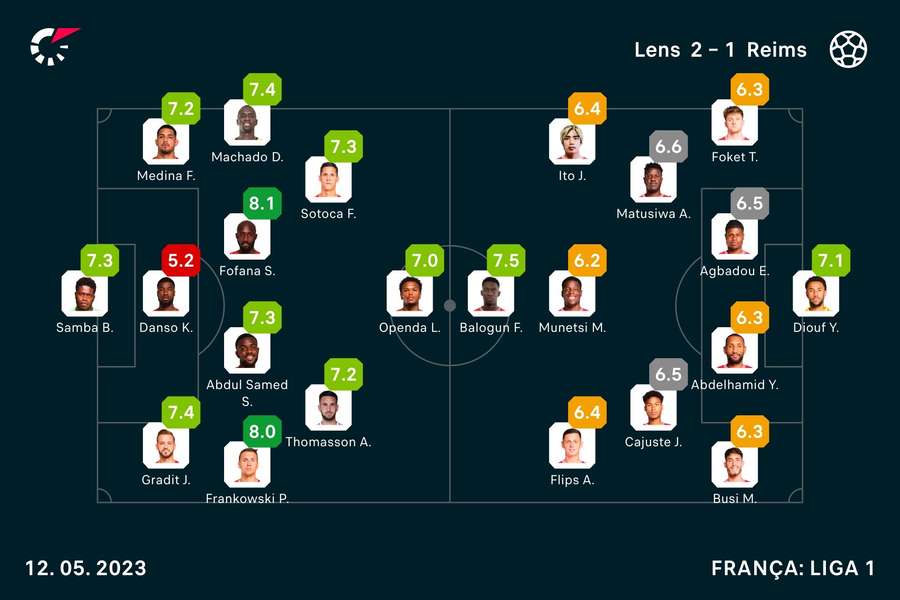The height and width of the screenshot is (600, 900).
Task: Open Gradit J.'s portrait
Action: click(165, 445)
